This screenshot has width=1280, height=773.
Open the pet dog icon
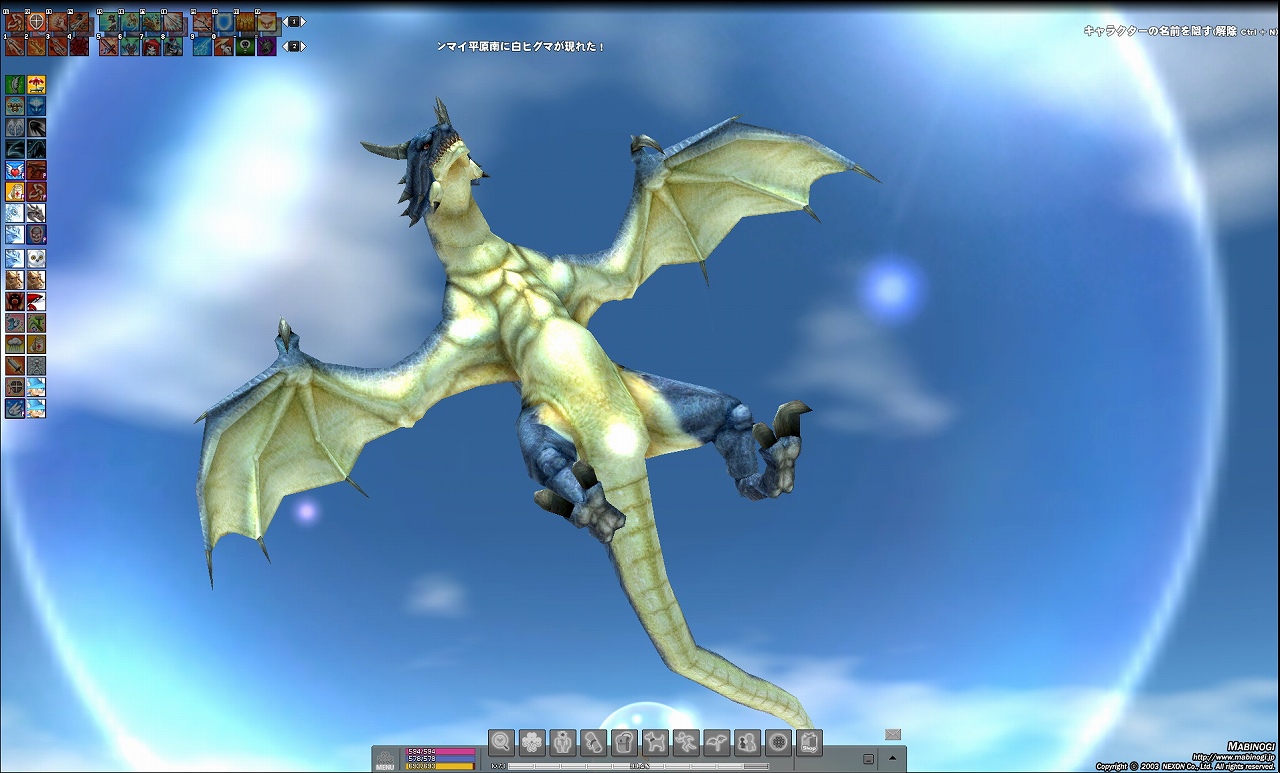click(x=655, y=742)
